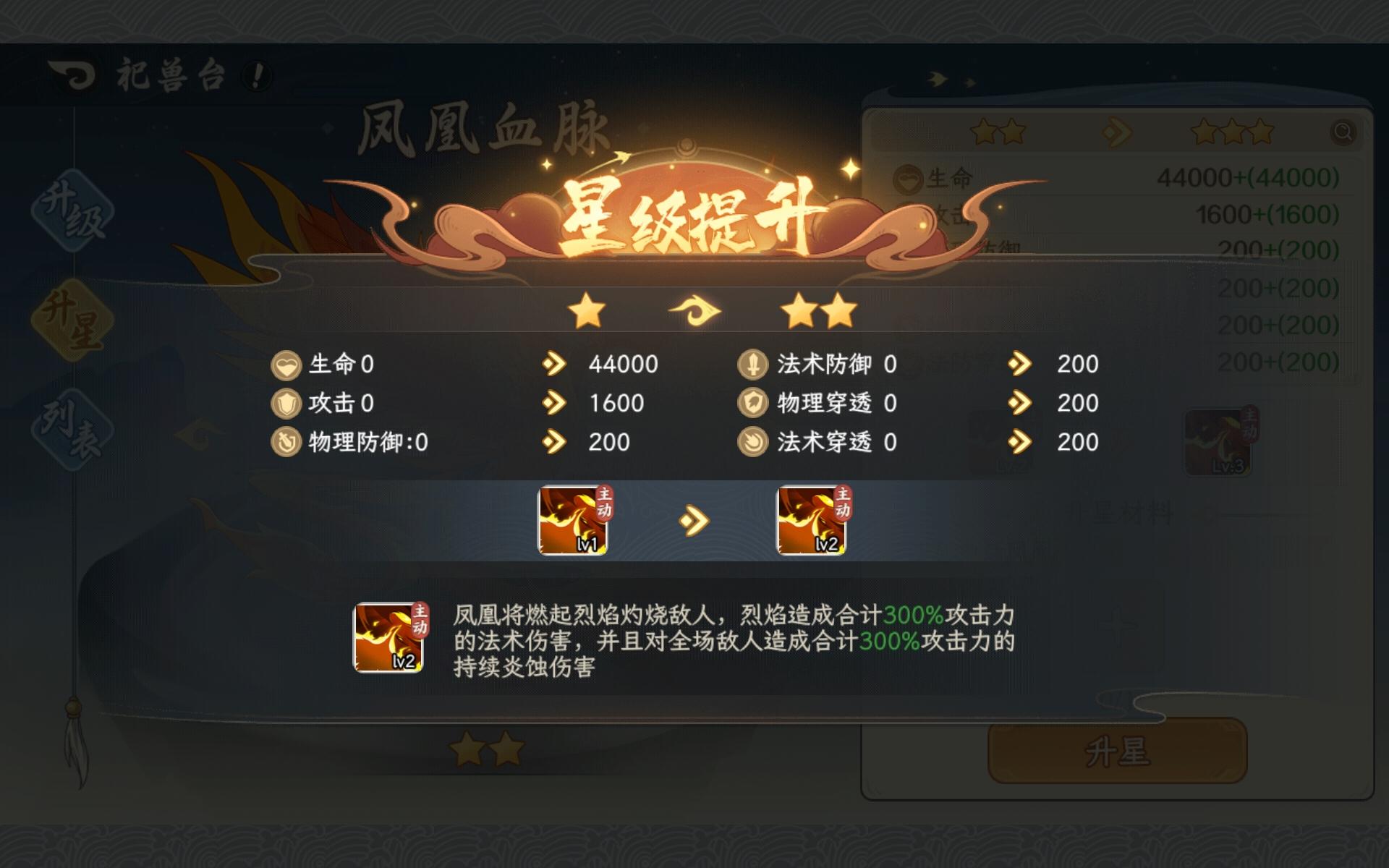
Task: Click the 生命 heart stat icon
Action: [287, 365]
